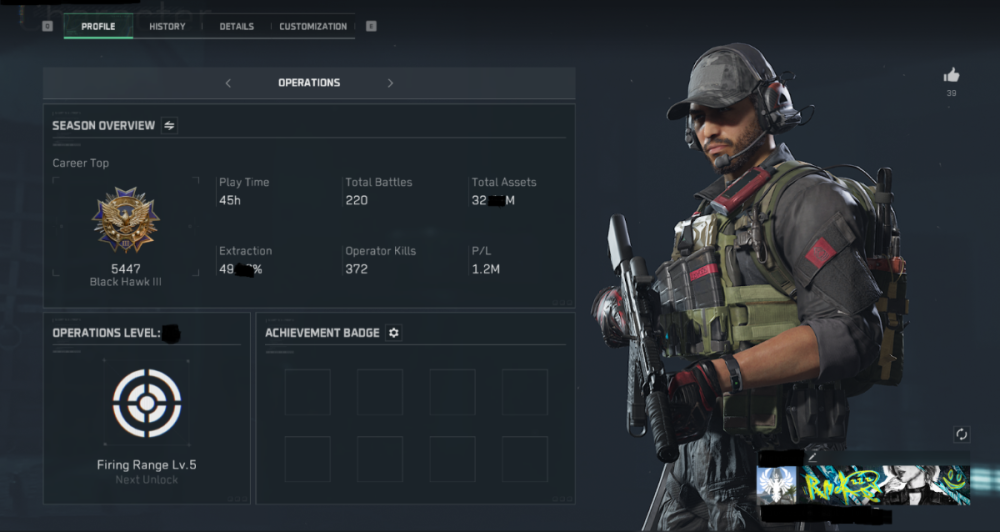The image size is (1000, 532).
Task: Open the Profile tab
Action: 98,26
